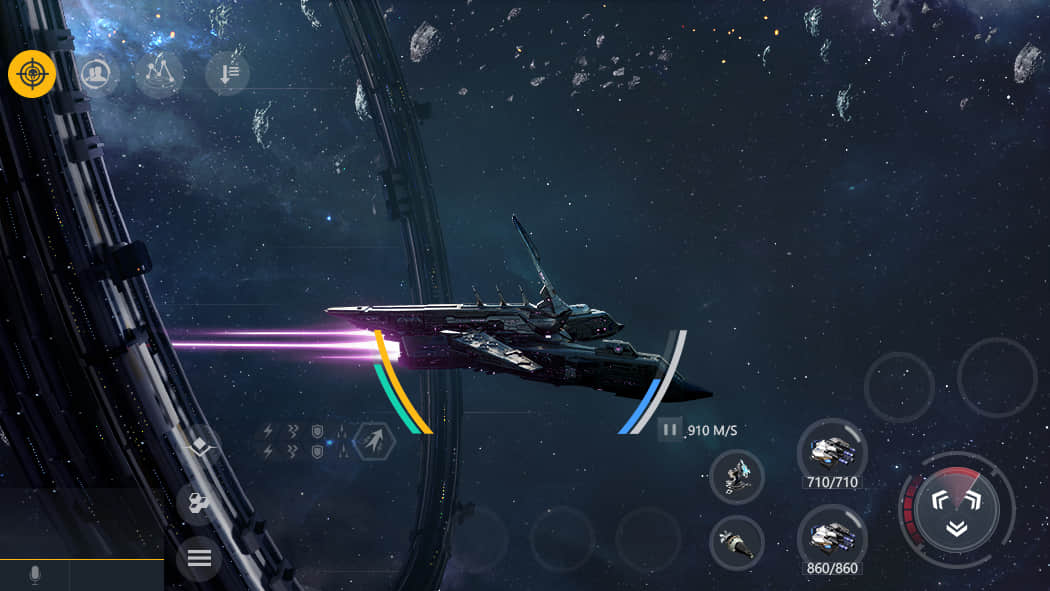The height and width of the screenshot is (591, 1050).
Task: Pause the ship with the speed button
Action: (x=670, y=430)
